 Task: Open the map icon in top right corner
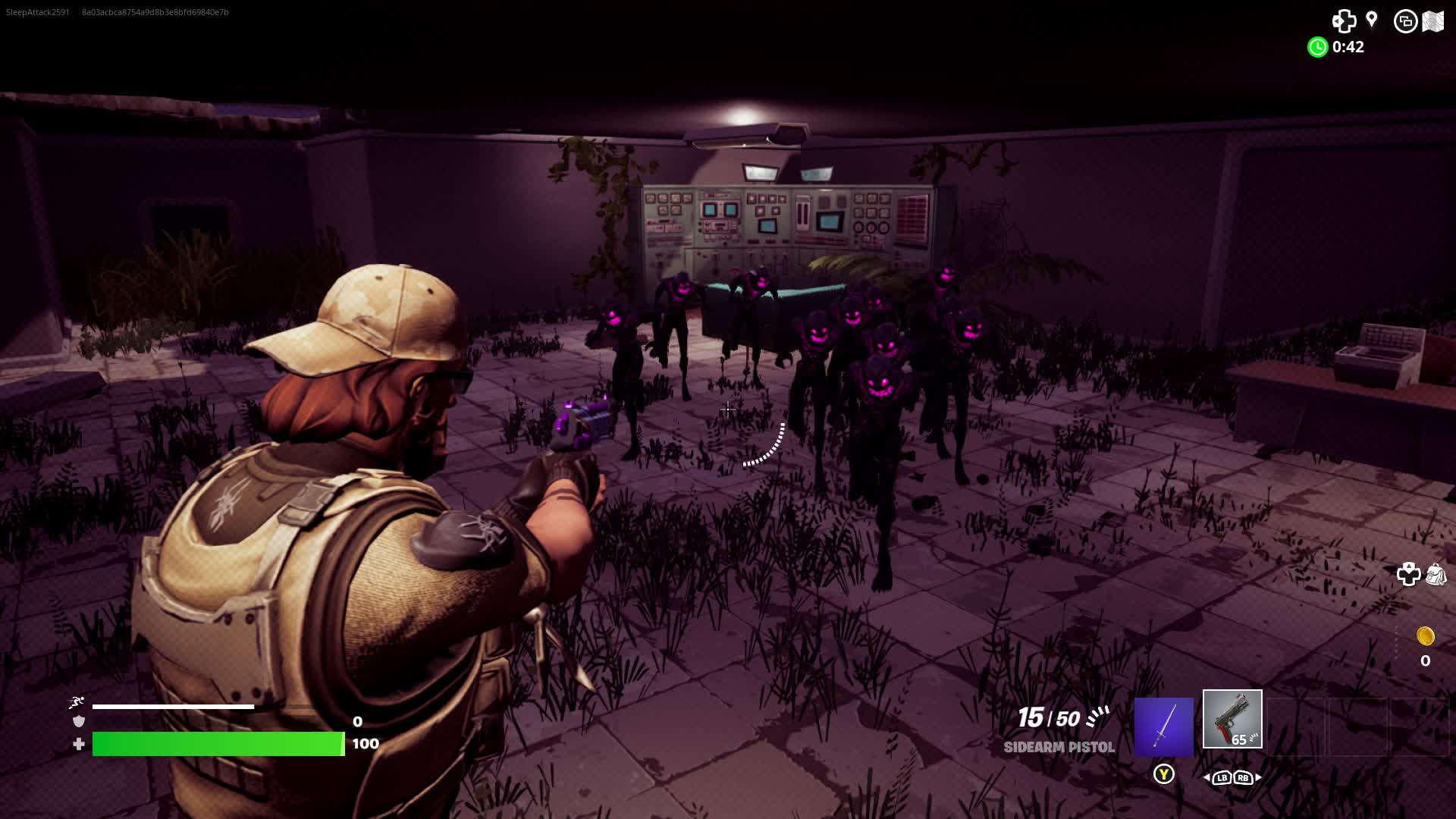(1433, 20)
